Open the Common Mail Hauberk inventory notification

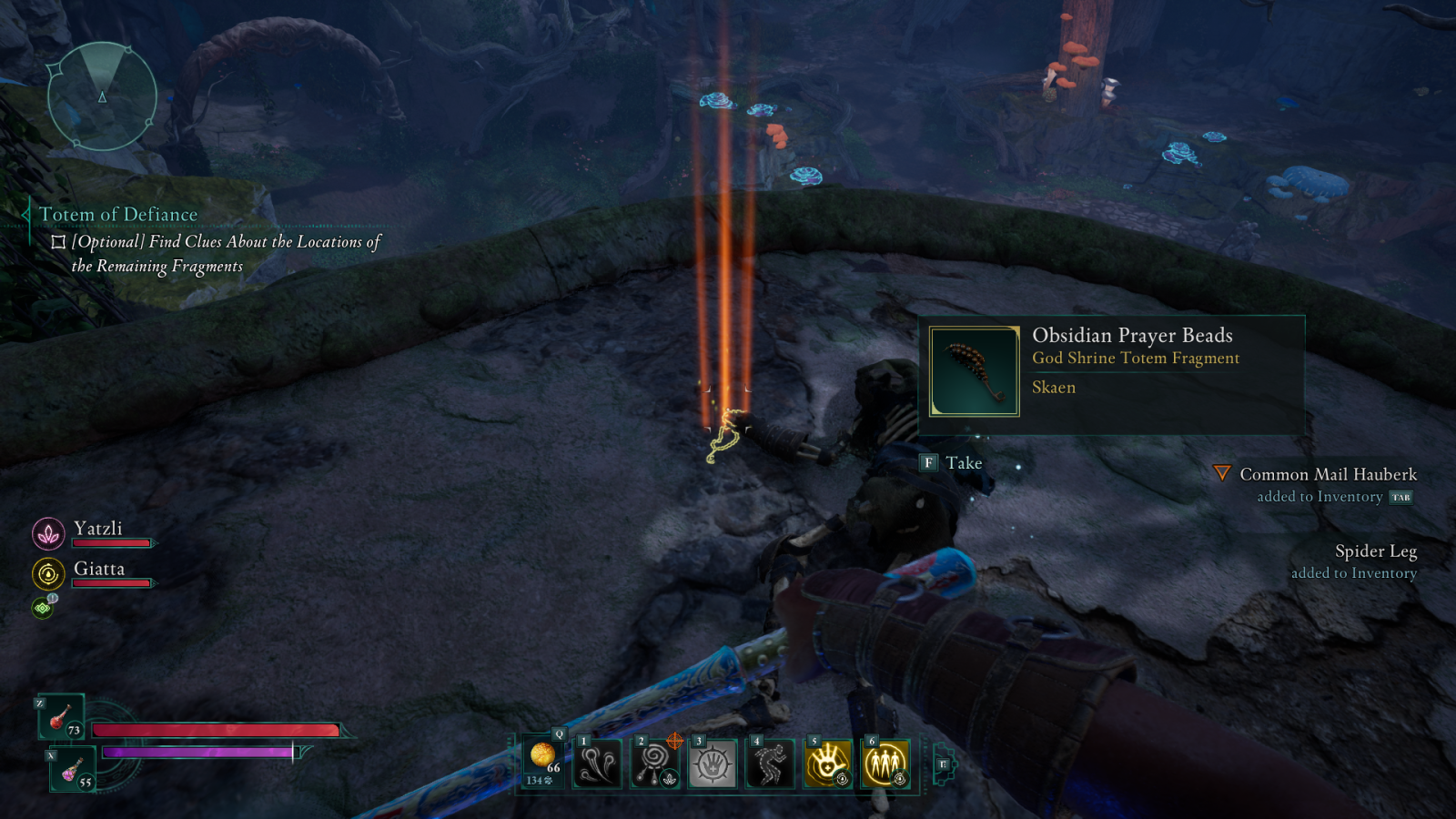(x=1328, y=475)
